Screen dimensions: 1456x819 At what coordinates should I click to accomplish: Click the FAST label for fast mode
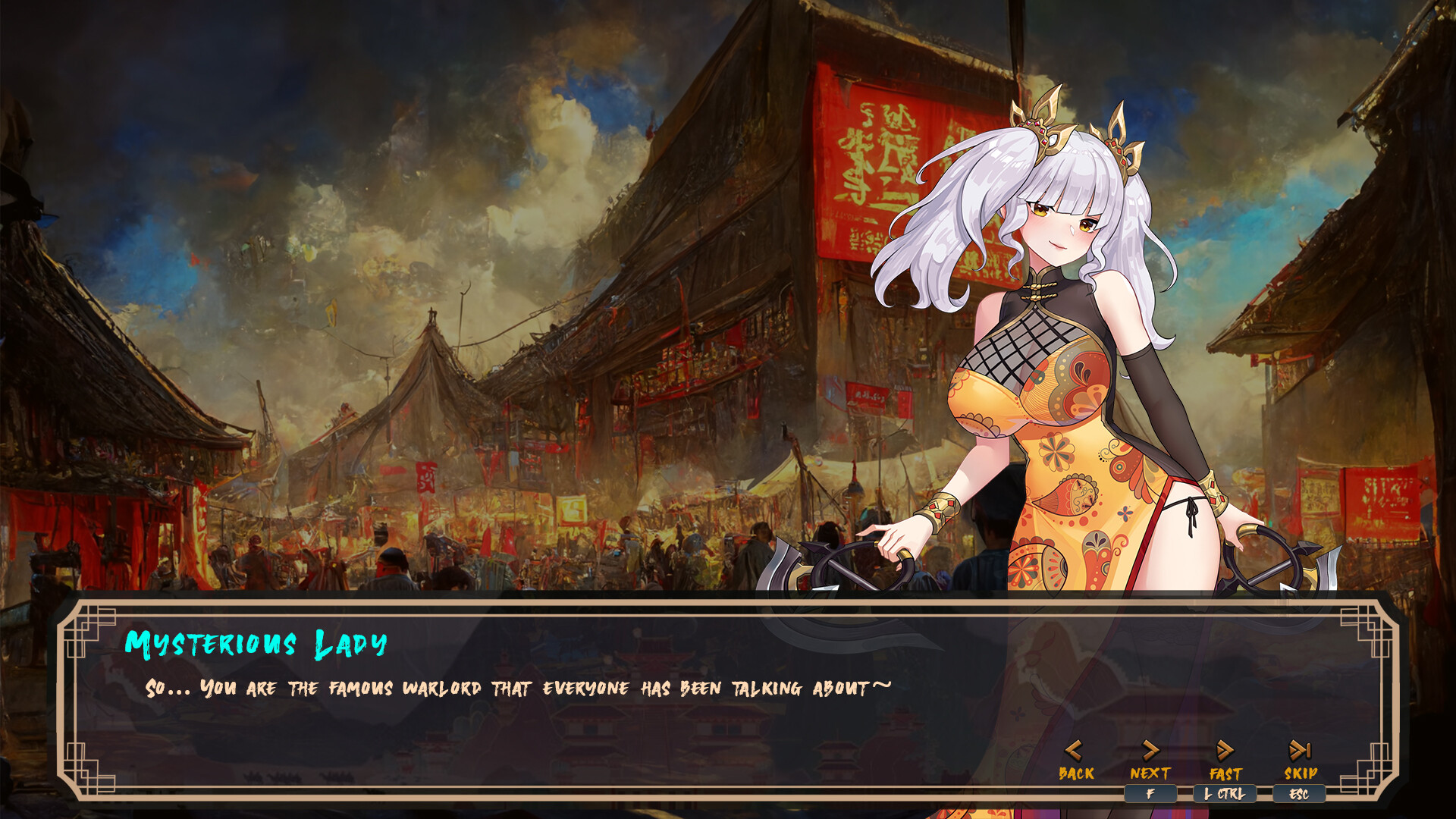(x=1224, y=774)
